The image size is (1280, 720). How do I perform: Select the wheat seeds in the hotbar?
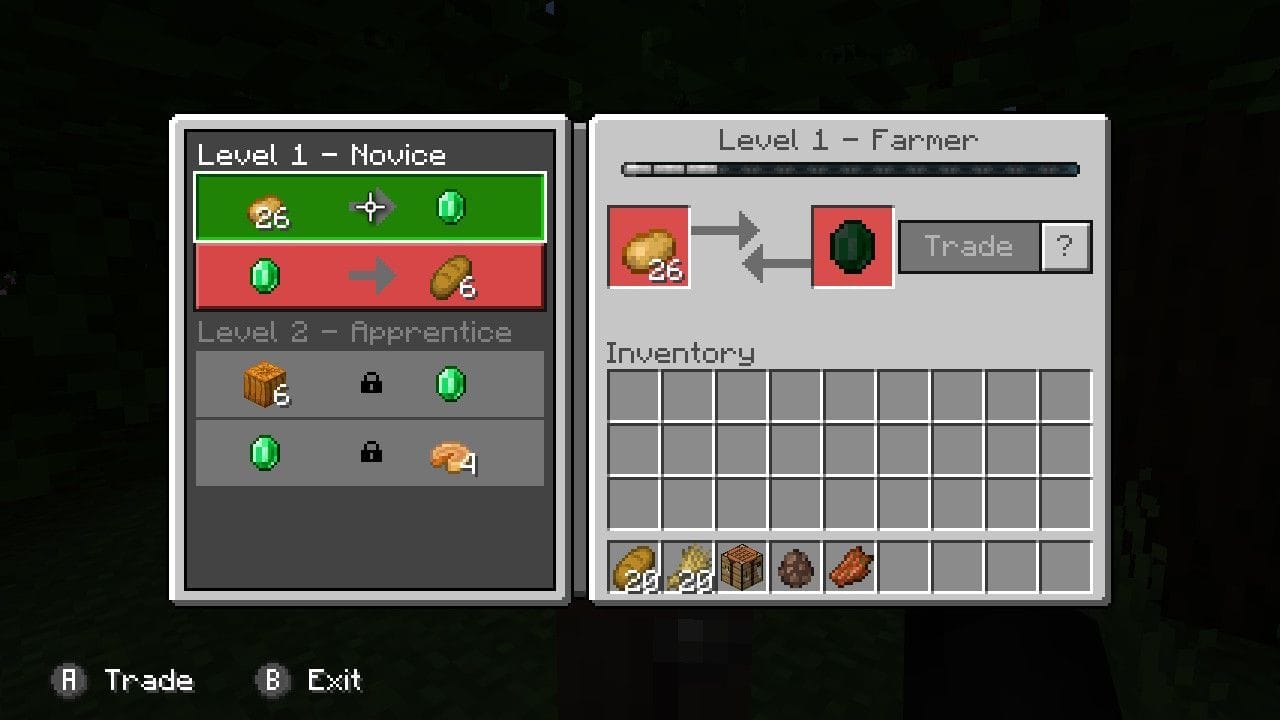[688, 567]
